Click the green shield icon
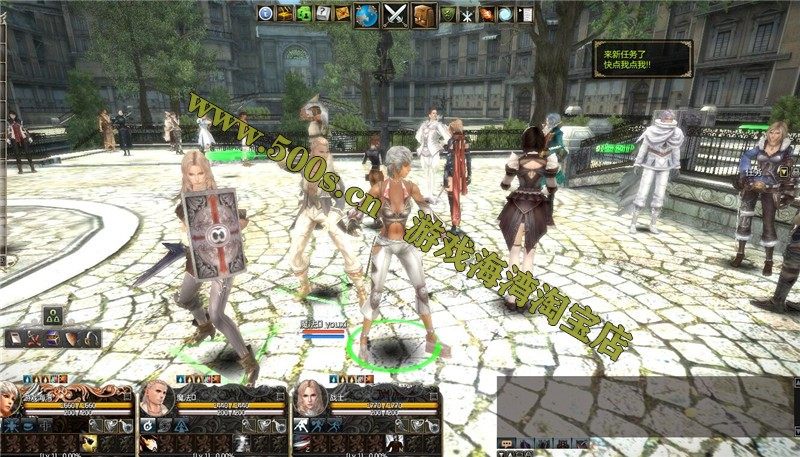Screen dimensions: 800x457 [449, 13]
